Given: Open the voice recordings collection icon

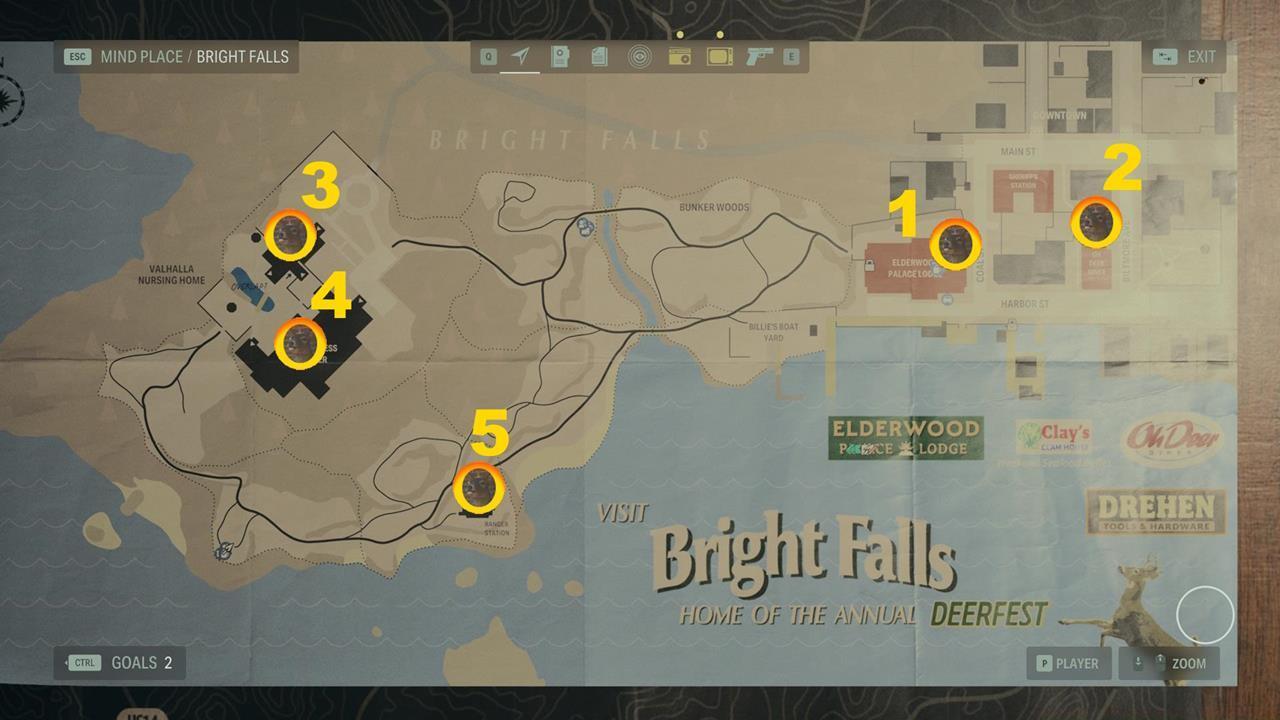Looking at the screenshot, I should 561,57.
